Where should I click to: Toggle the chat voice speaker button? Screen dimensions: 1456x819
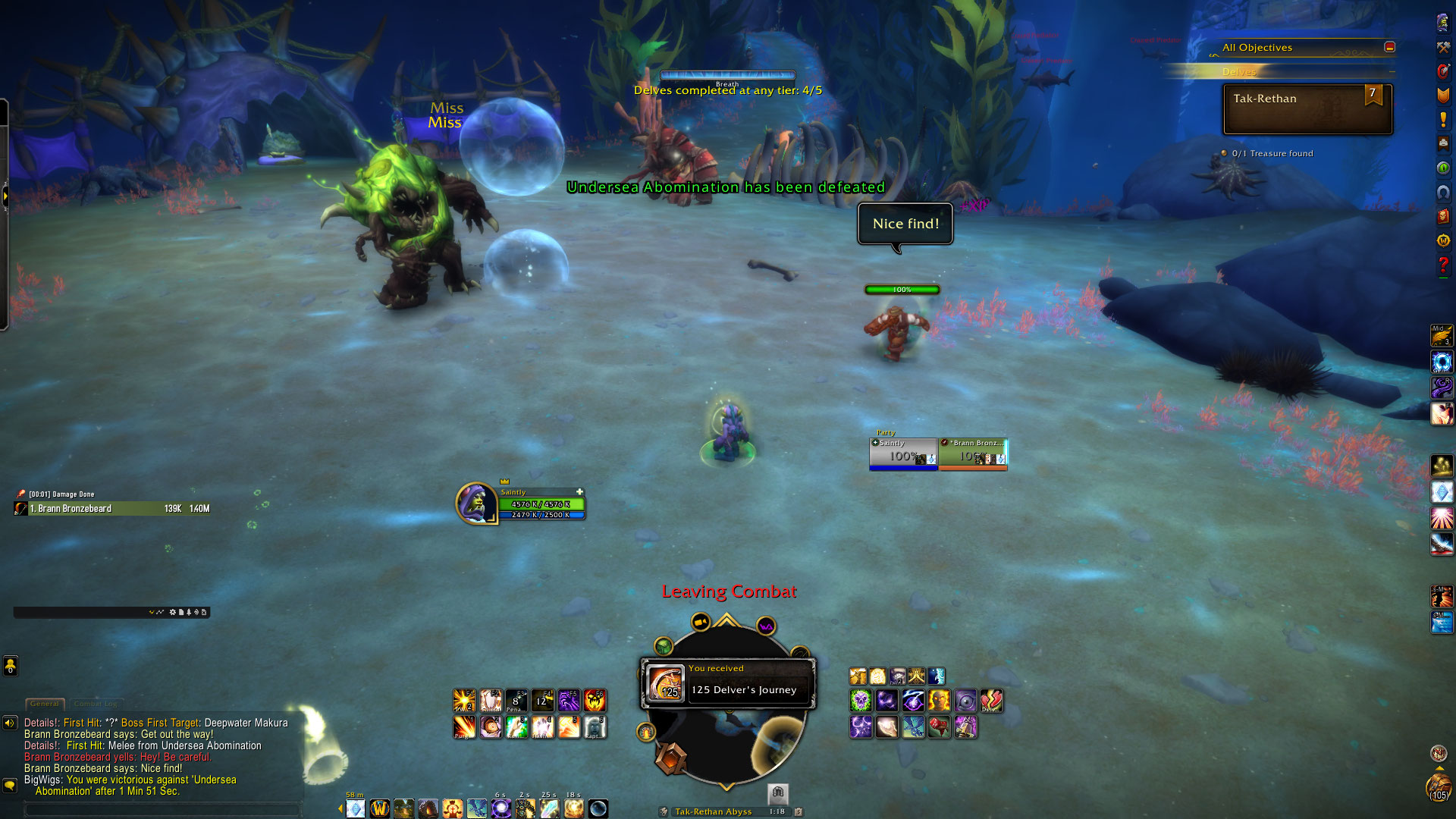point(10,723)
